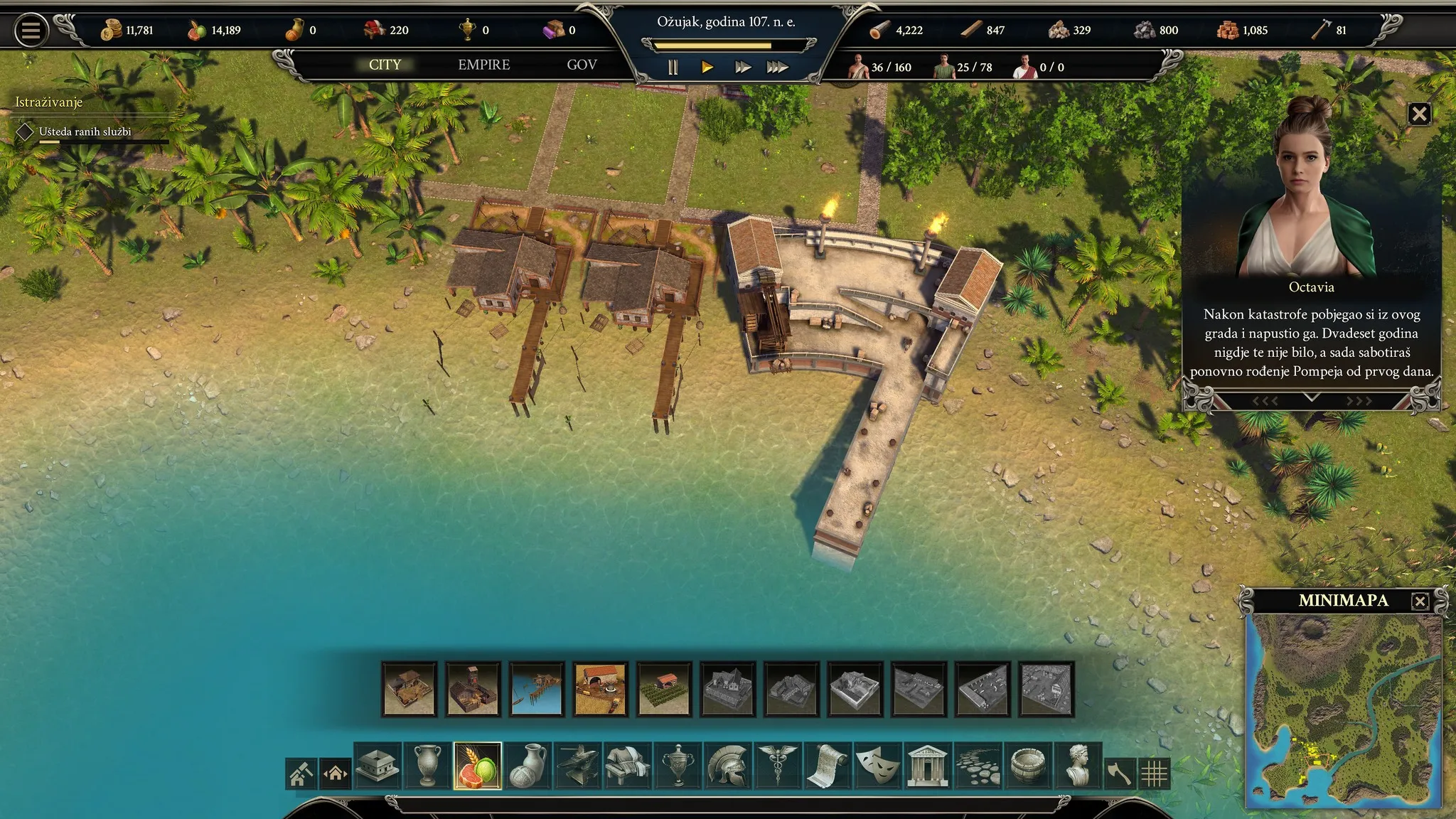This screenshot has width=1456, height=819.
Task: Open the EMPIRE tab
Action: coord(483,65)
